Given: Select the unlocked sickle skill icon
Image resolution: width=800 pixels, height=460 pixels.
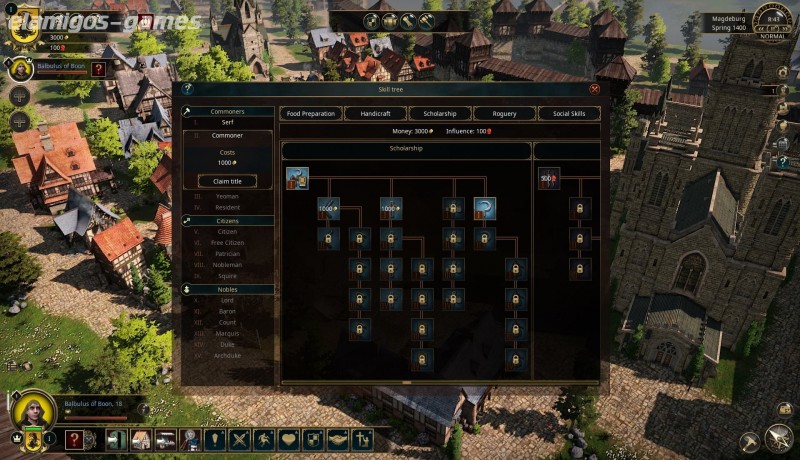Looking at the screenshot, I should click(485, 208).
